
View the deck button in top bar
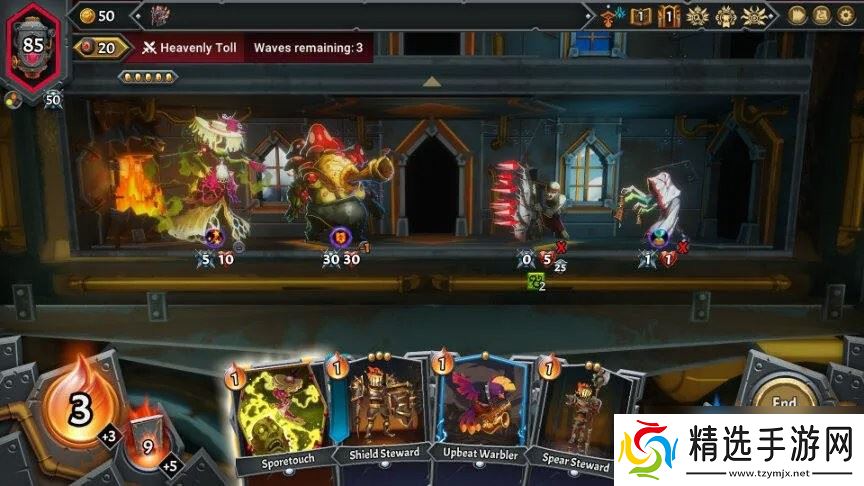797,15
